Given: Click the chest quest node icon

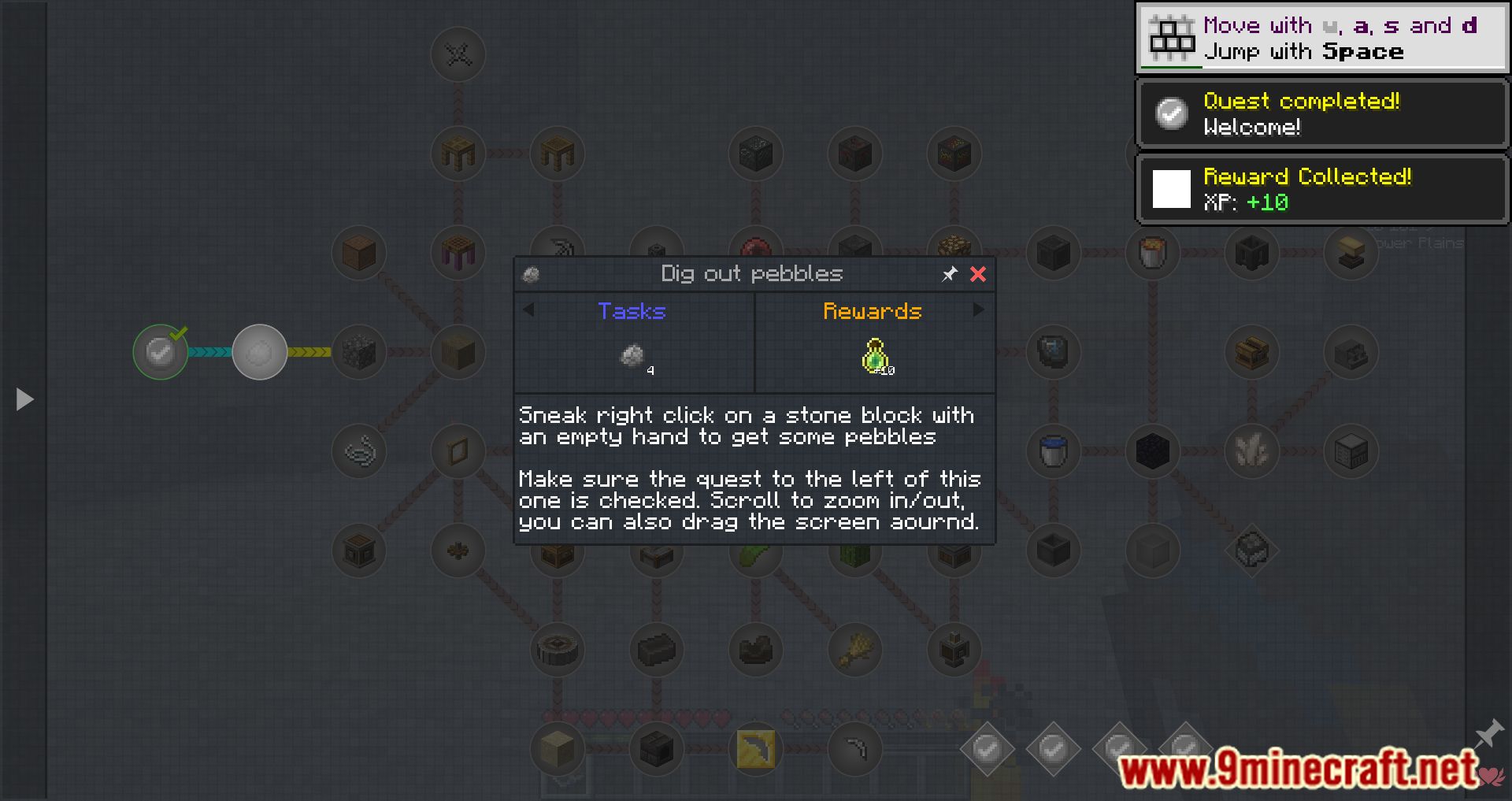Looking at the screenshot, I should 1252,352.
